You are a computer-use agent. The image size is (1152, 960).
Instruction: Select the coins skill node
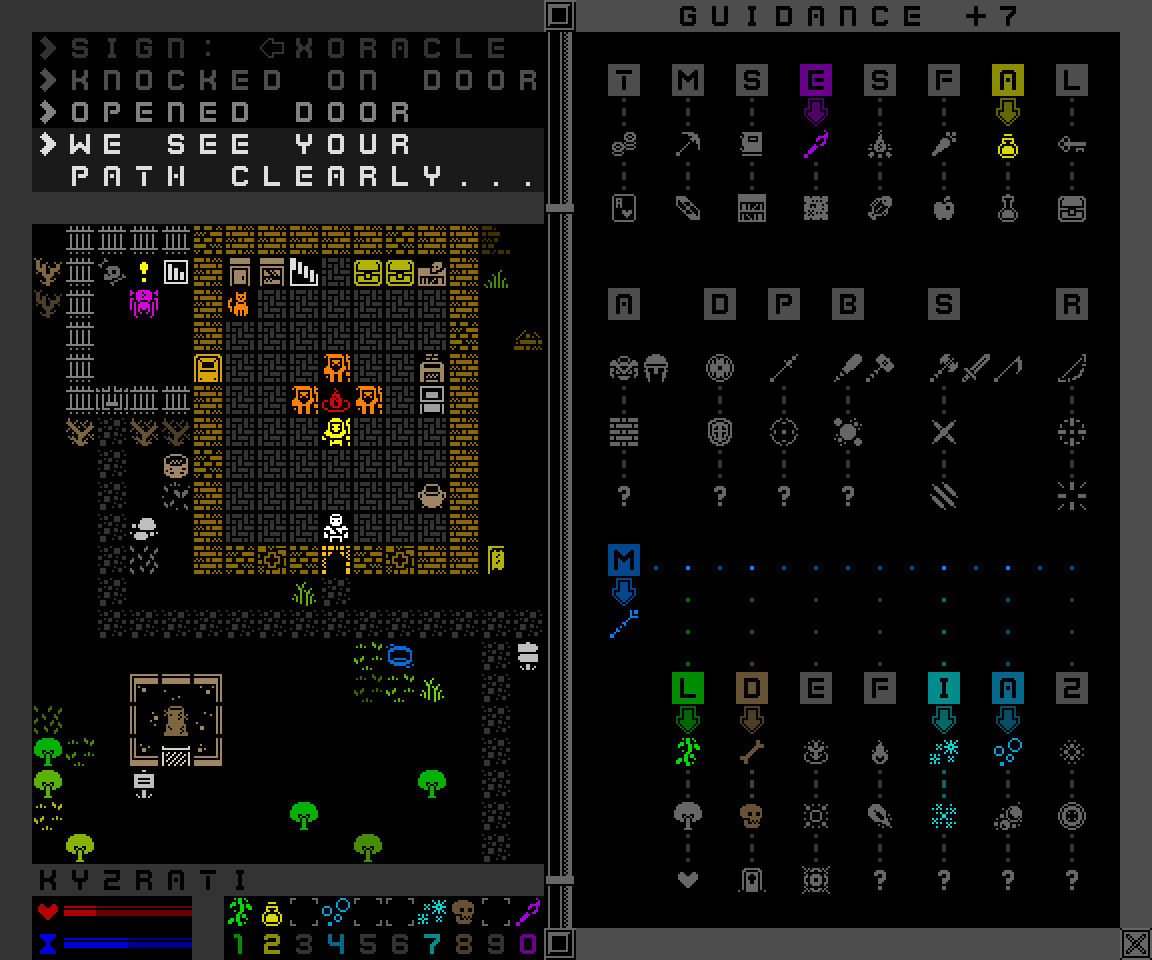point(623,146)
